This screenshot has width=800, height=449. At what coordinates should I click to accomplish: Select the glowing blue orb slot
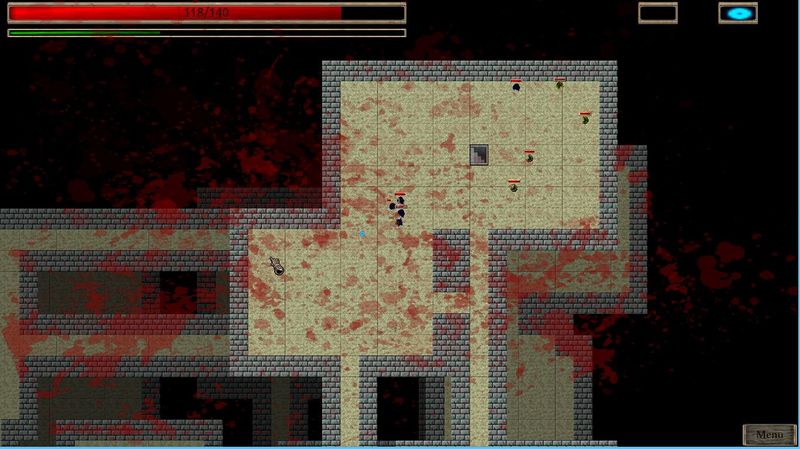tap(739, 14)
